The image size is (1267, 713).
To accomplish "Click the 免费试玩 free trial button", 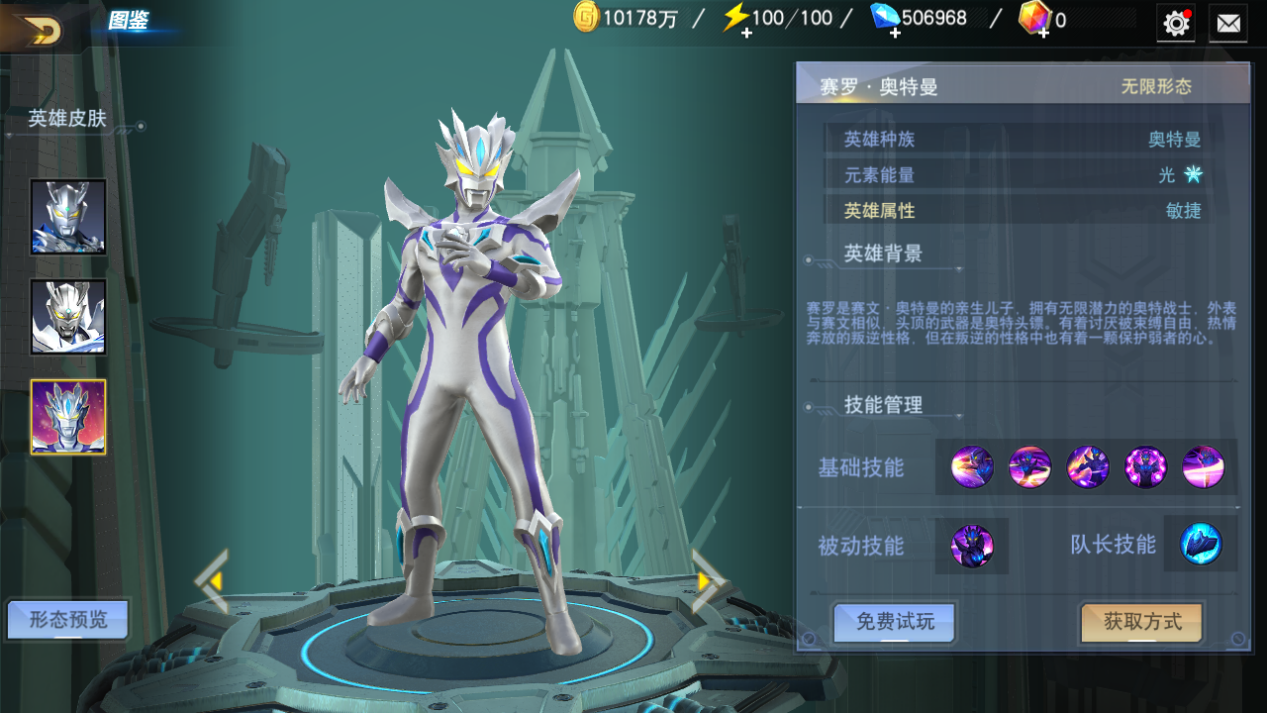I will pyautogui.click(x=895, y=622).
